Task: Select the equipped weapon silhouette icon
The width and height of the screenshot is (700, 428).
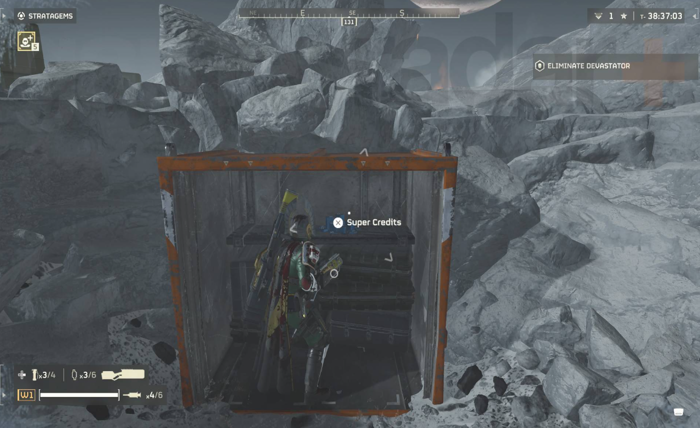Action: tap(121, 375)
